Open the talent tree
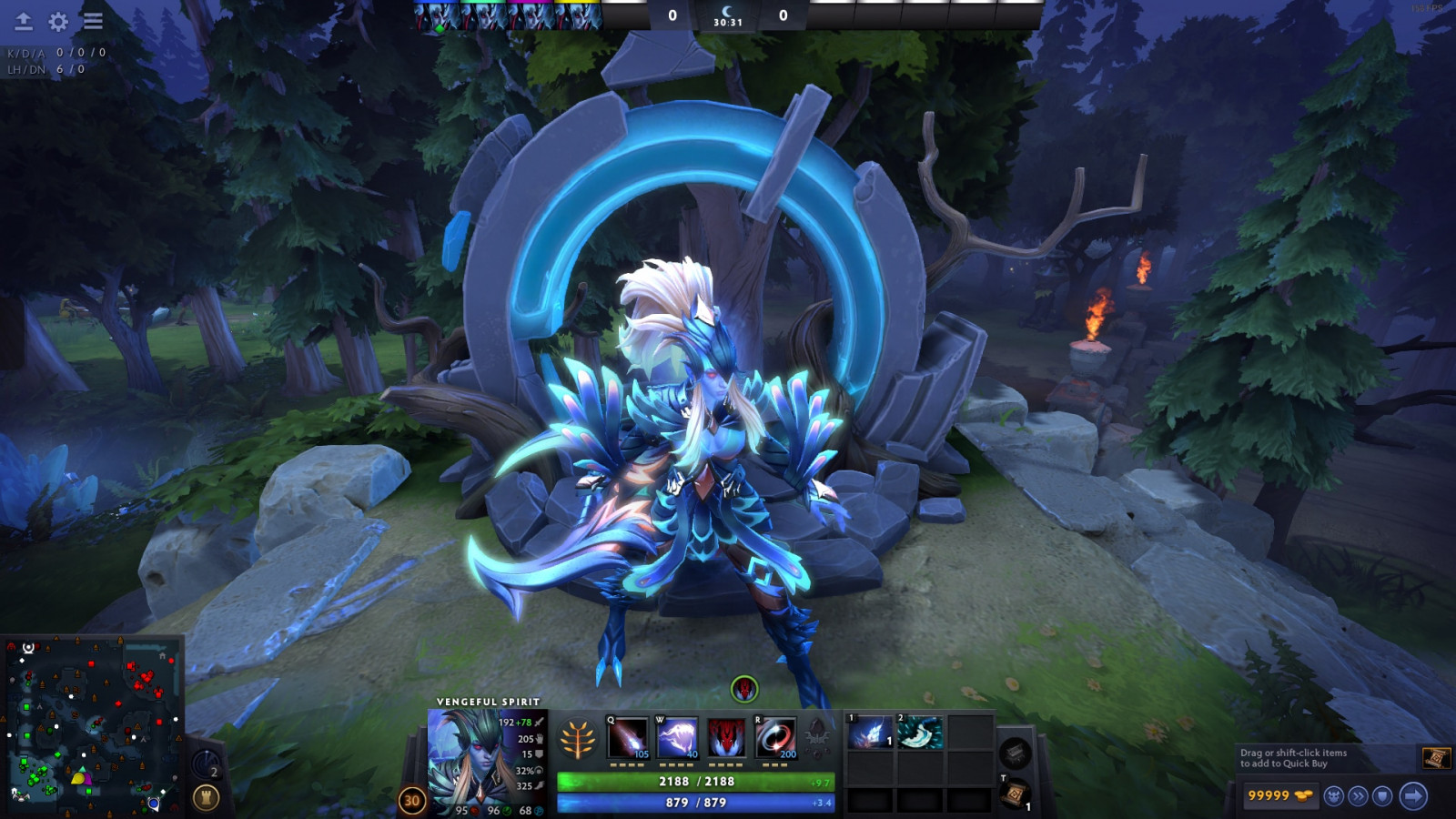Image resolution: width=1456 pixels, height=819 pixels. (x=578, y=739)
